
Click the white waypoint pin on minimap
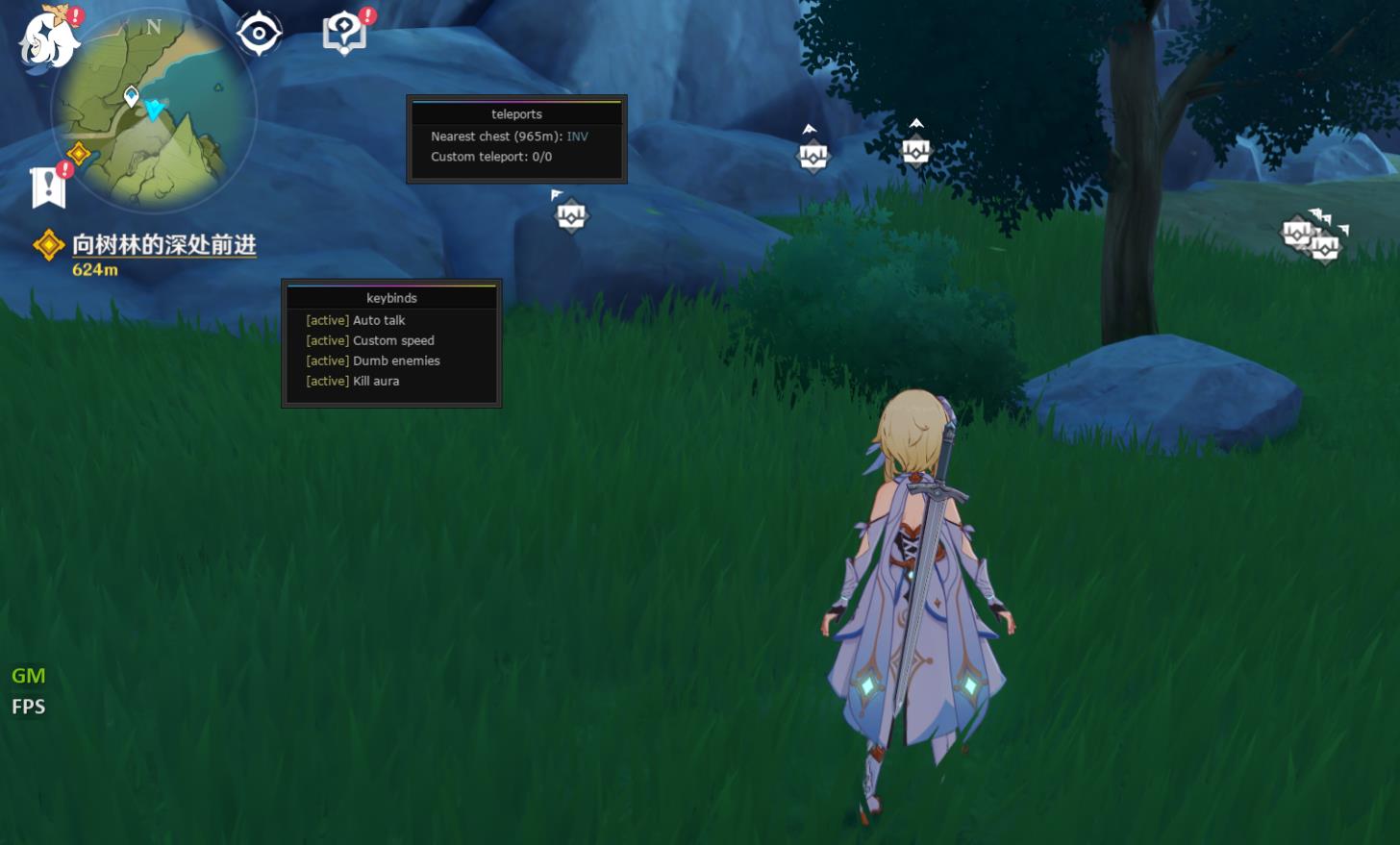[132, 95]
